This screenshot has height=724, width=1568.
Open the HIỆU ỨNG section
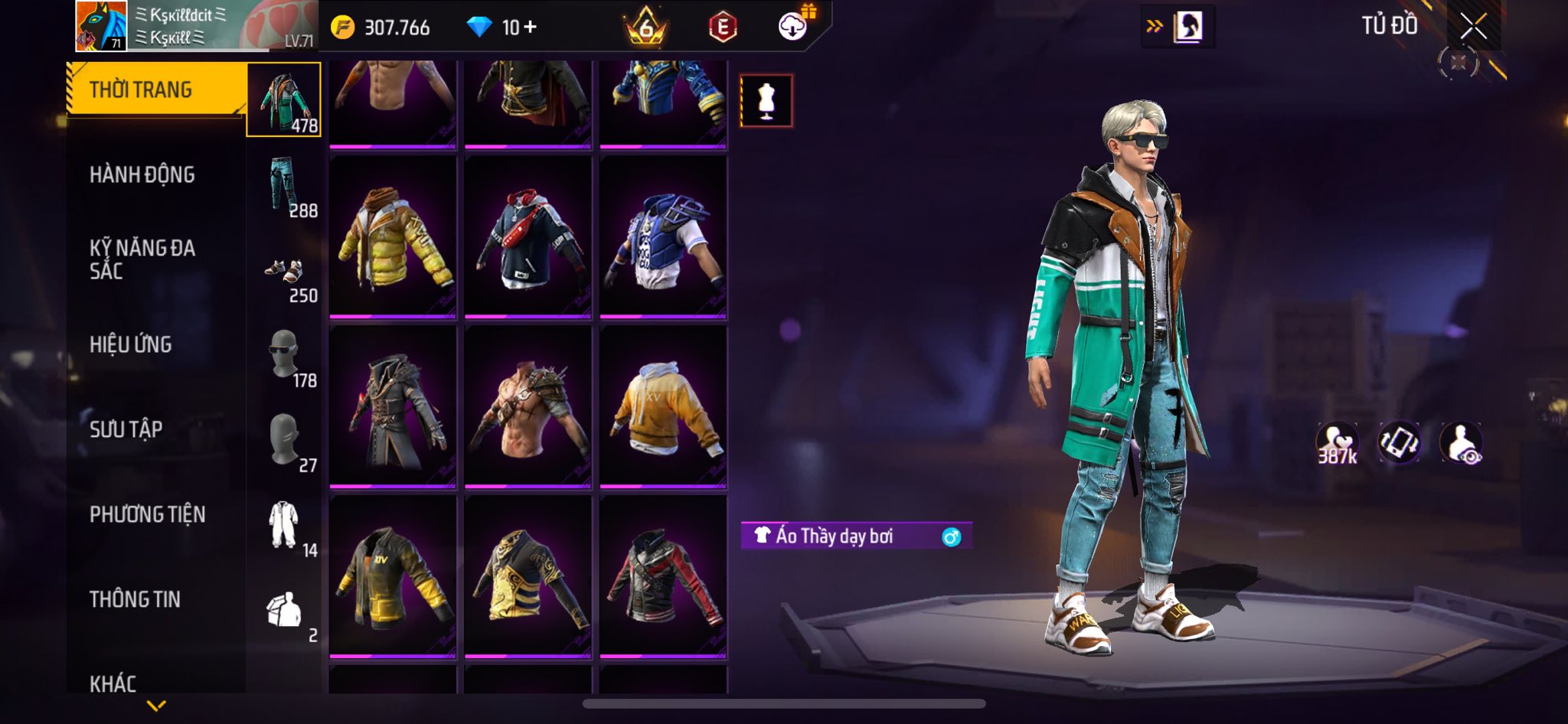click(131, 345)
